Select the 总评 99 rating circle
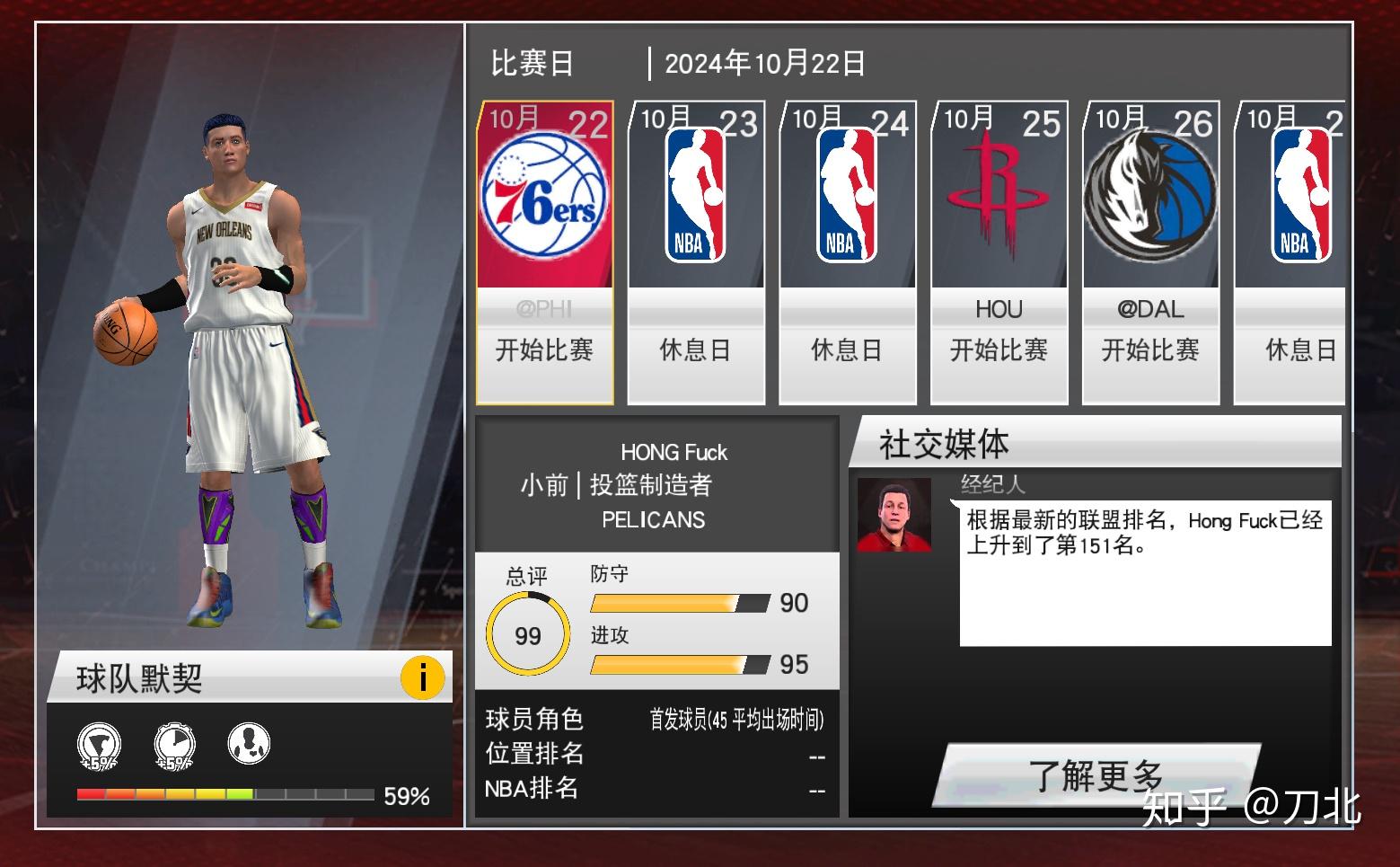Viewport: 1400px width, 867px height. pos(527,633)
